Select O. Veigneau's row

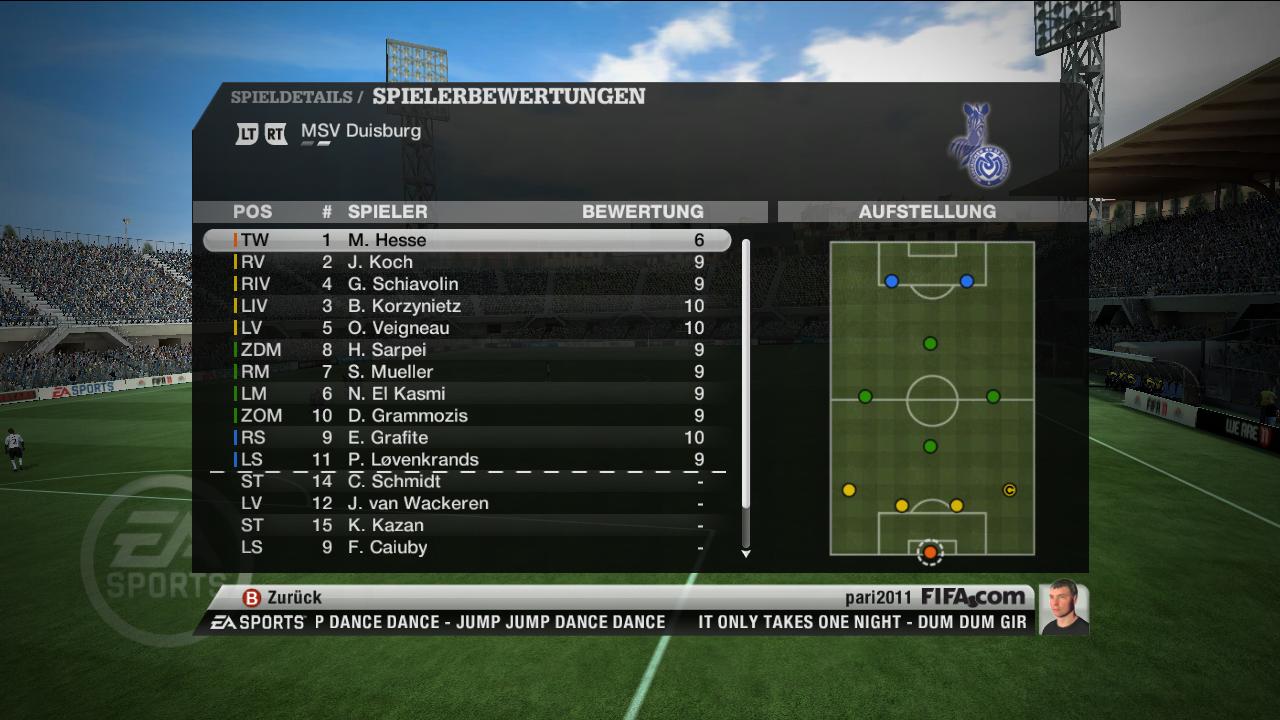coord(467,328)
